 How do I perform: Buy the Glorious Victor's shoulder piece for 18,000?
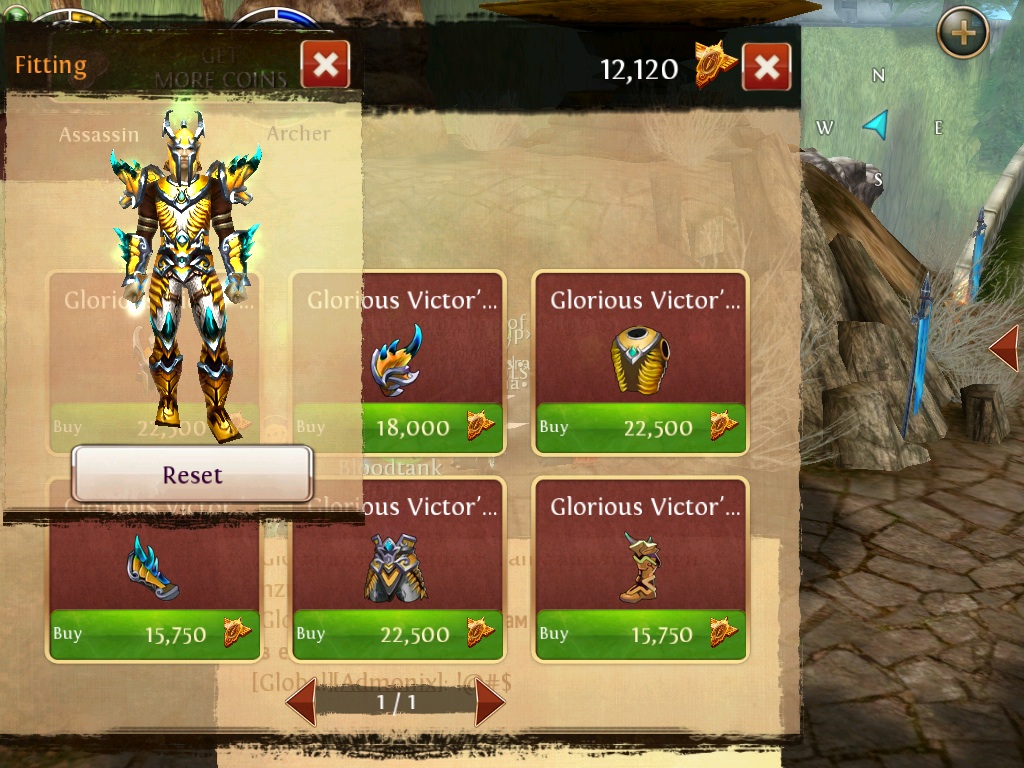tap(398, 428)
